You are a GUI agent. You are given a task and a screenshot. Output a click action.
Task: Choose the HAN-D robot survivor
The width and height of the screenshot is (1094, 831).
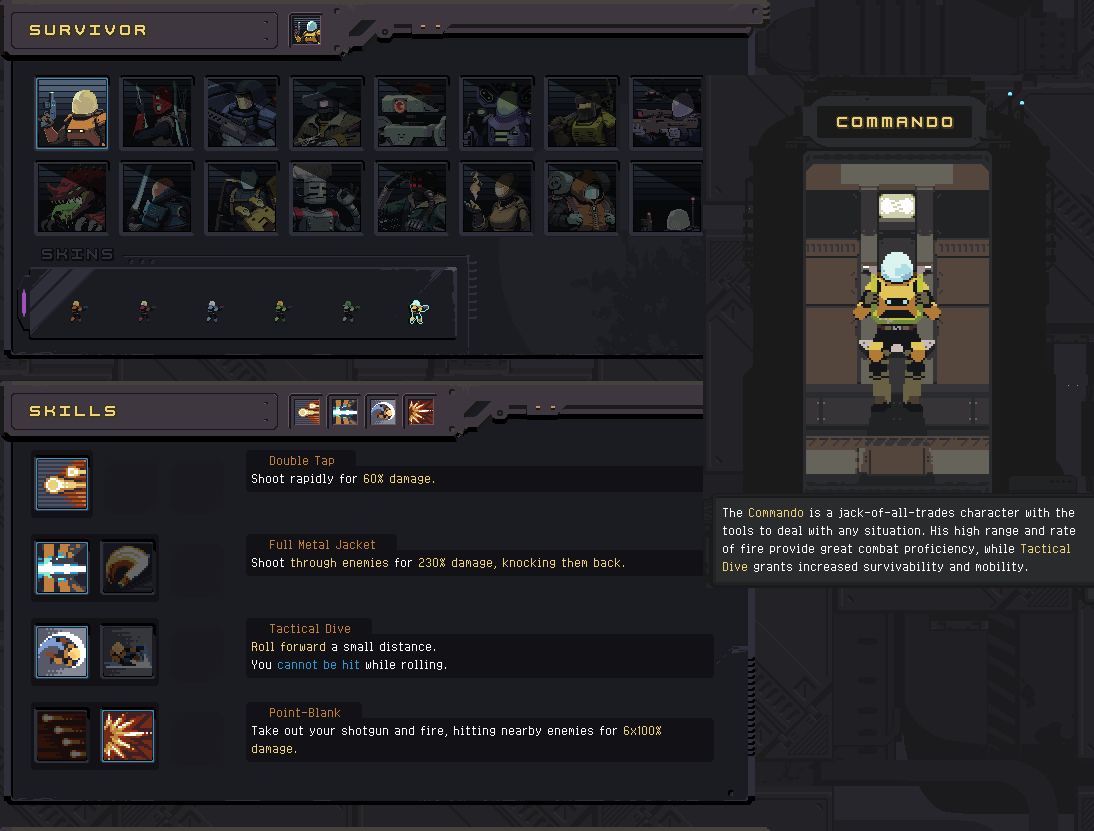point(411,113)
